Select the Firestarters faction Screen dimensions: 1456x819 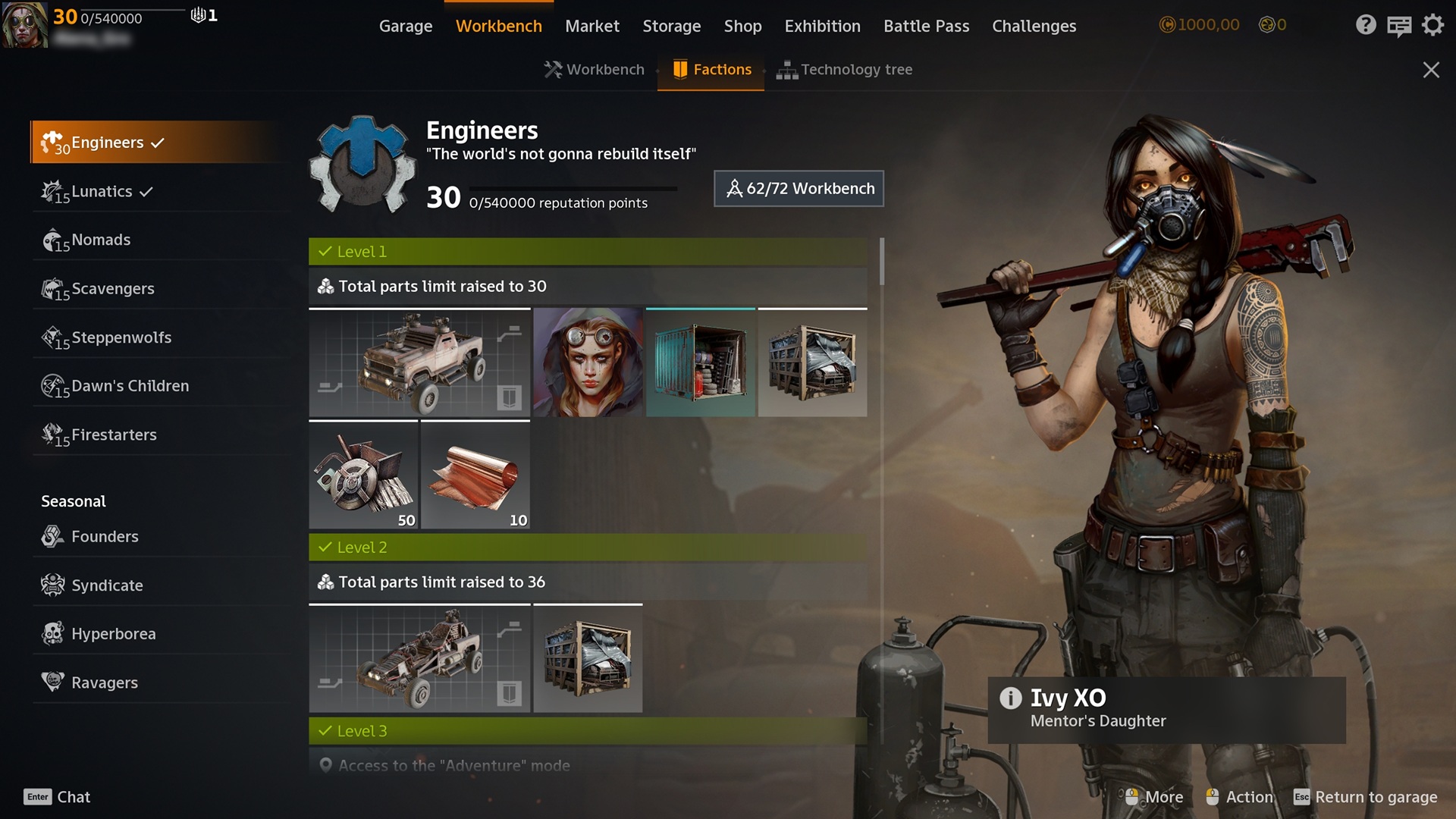(x=114, y=435)
